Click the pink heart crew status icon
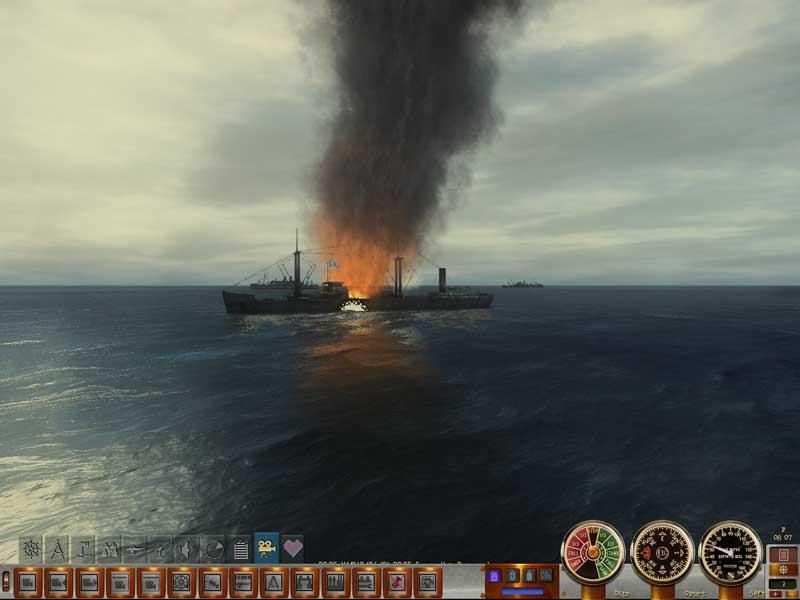Screen dimensions: 800x600 coord(292,548)
